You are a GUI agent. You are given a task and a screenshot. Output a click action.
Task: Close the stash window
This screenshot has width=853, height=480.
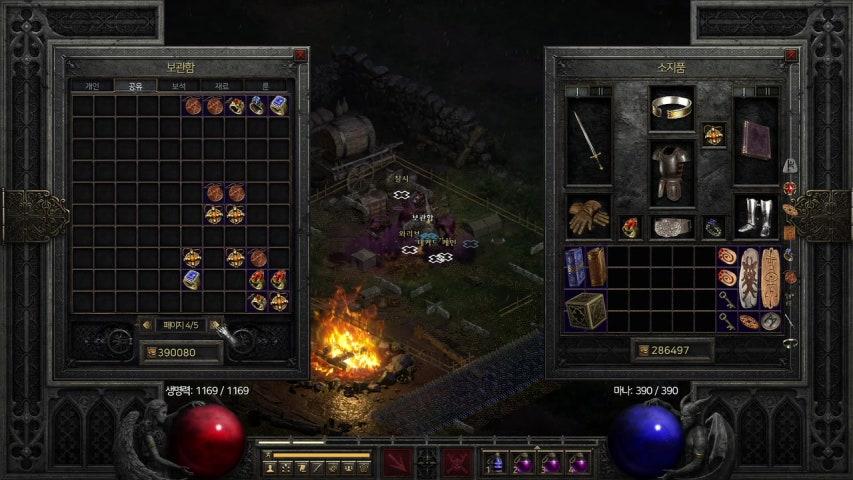(x=300, y=56)
